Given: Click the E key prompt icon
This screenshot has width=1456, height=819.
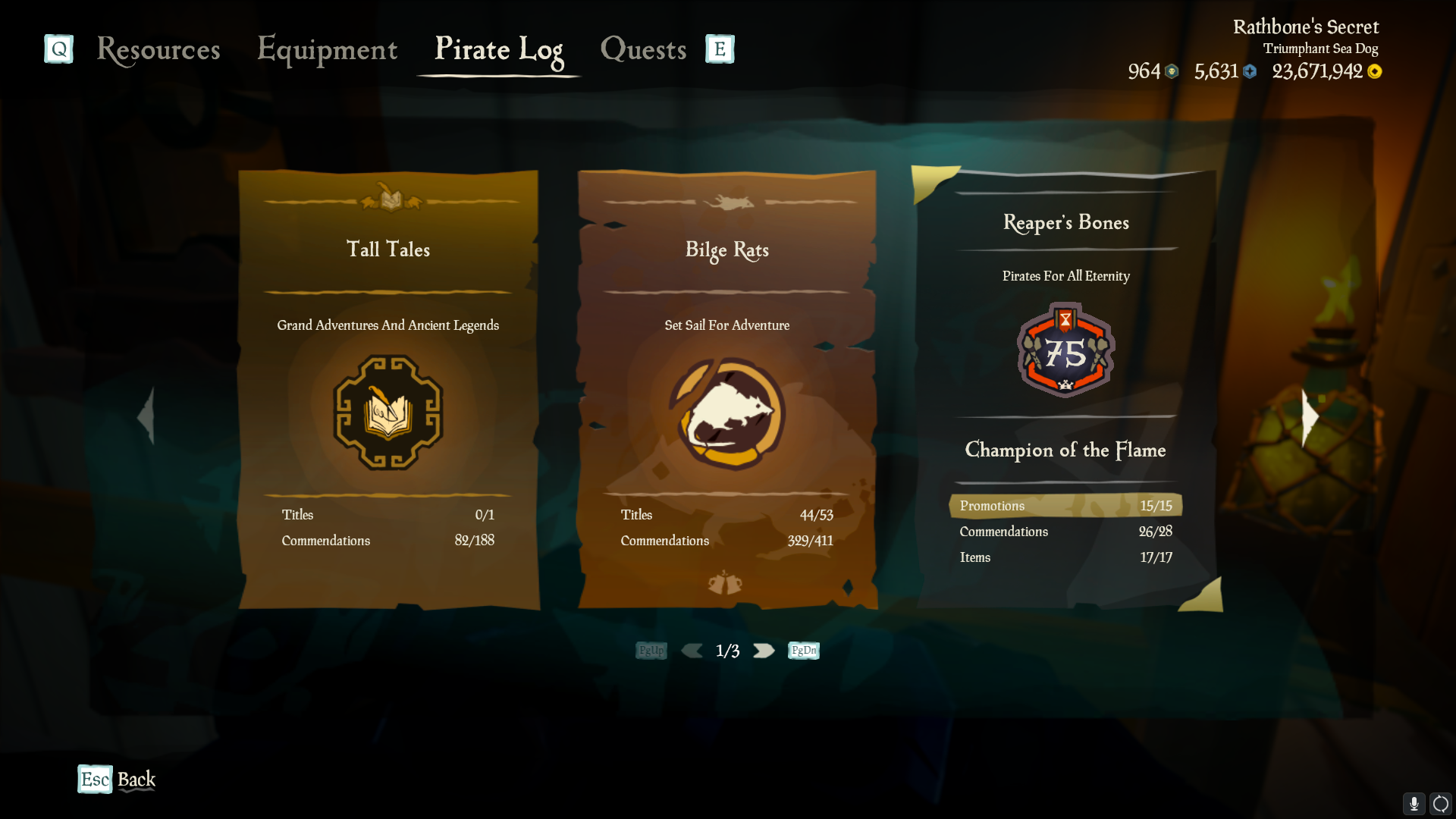Looking at the screenshot, I should pyautogui.click(x=718, y=49).
